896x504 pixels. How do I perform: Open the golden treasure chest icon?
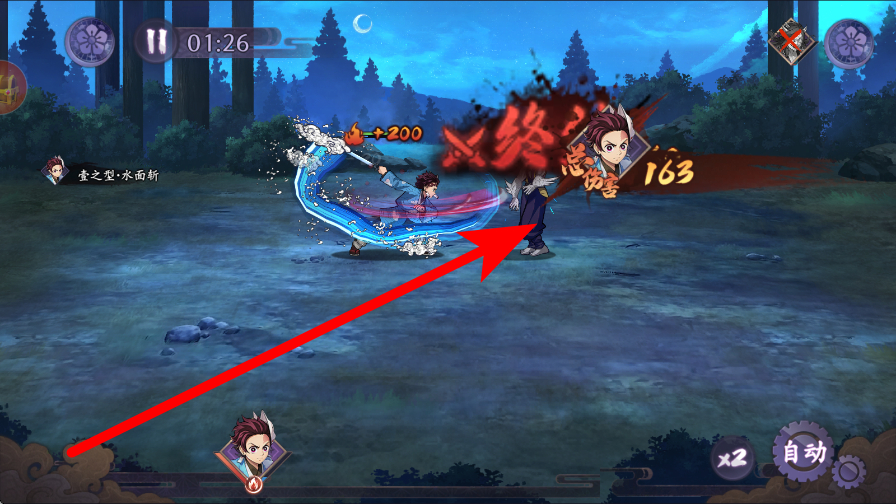8,88
